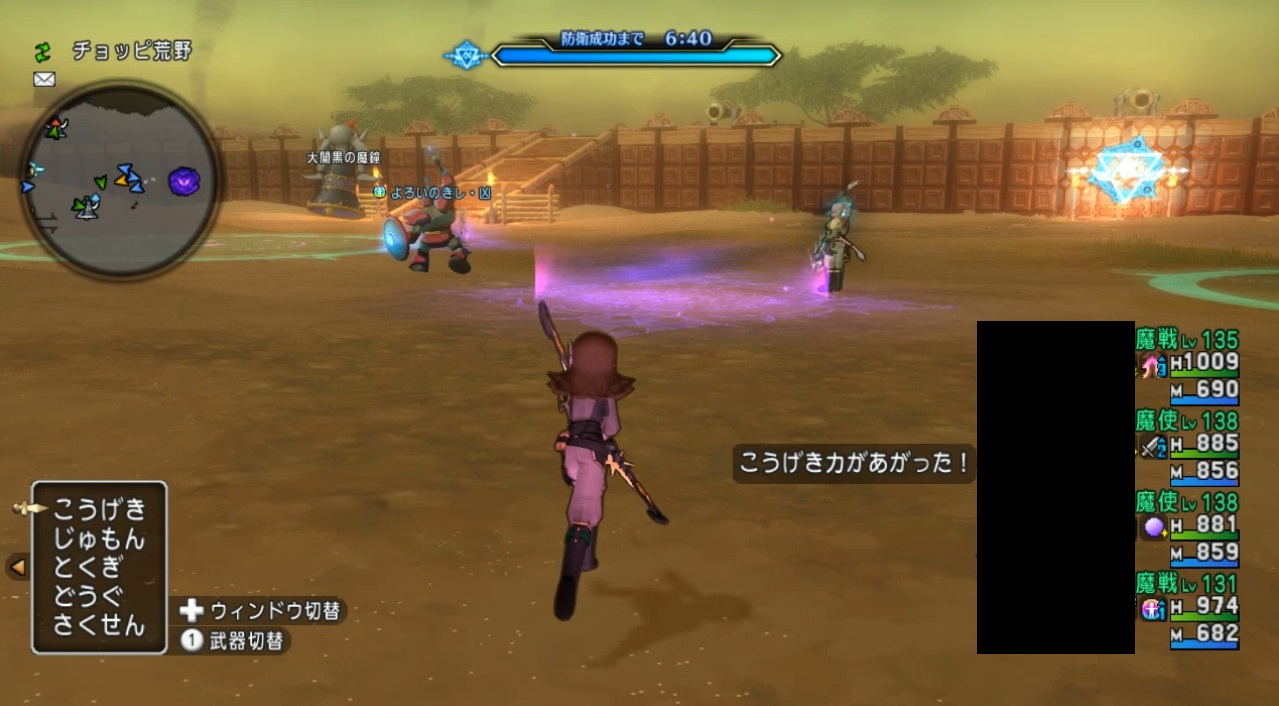Choose じゅもん in the battle menu

[x=99, y=539]
